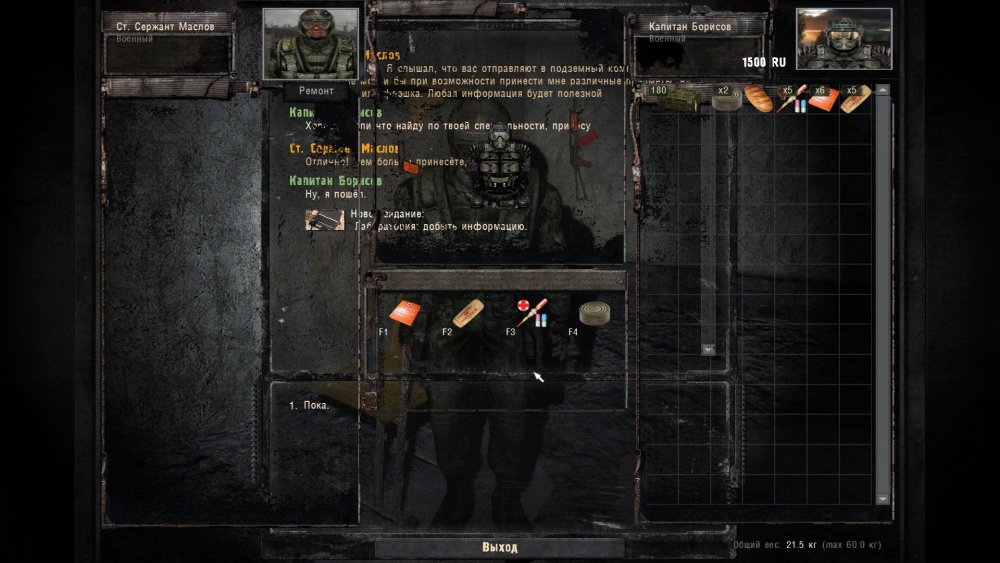Click the inventory scrollbar's up arrow

[883, 91]
